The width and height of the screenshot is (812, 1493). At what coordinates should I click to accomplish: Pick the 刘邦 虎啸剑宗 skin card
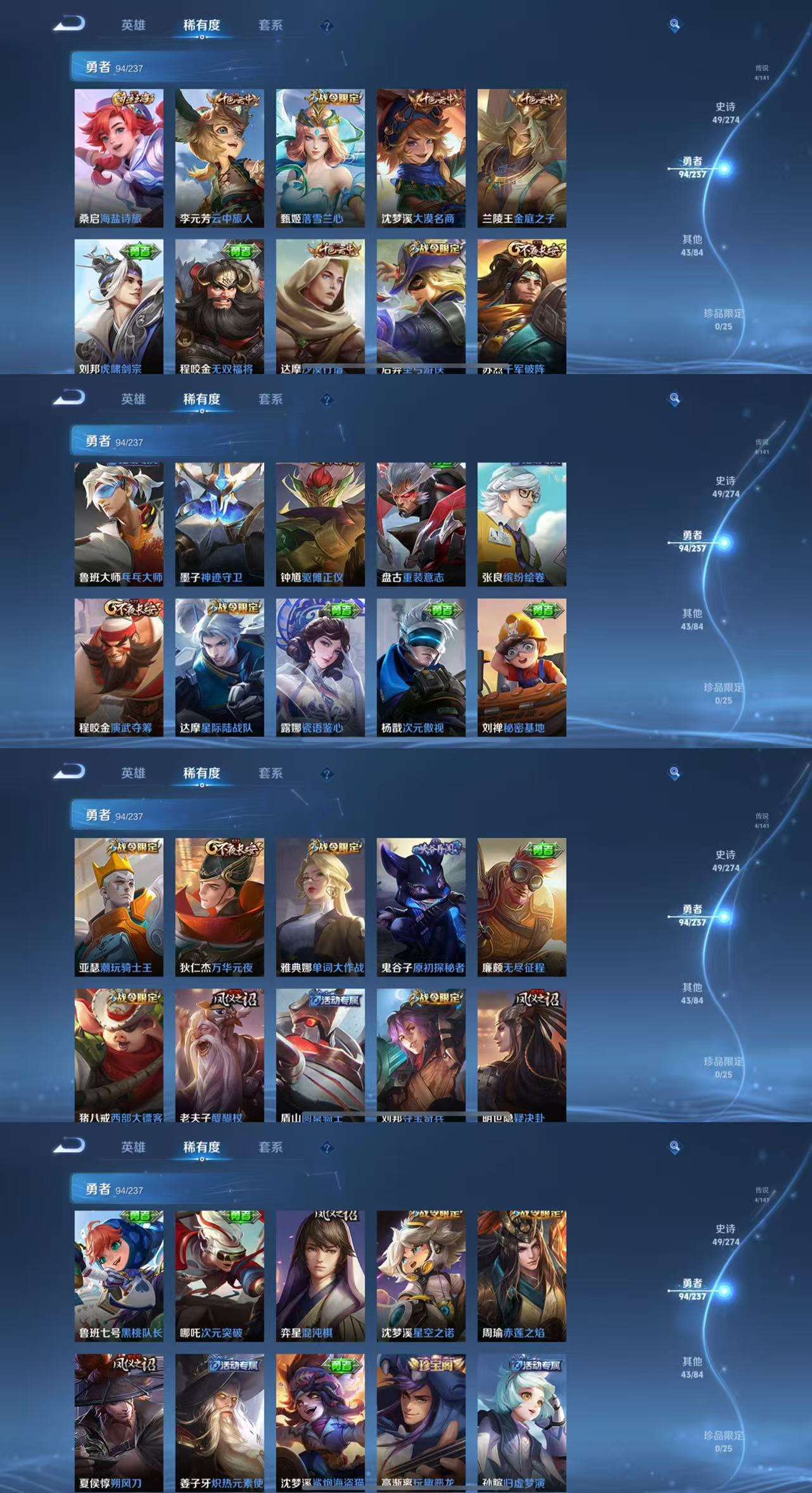[118, 306]
